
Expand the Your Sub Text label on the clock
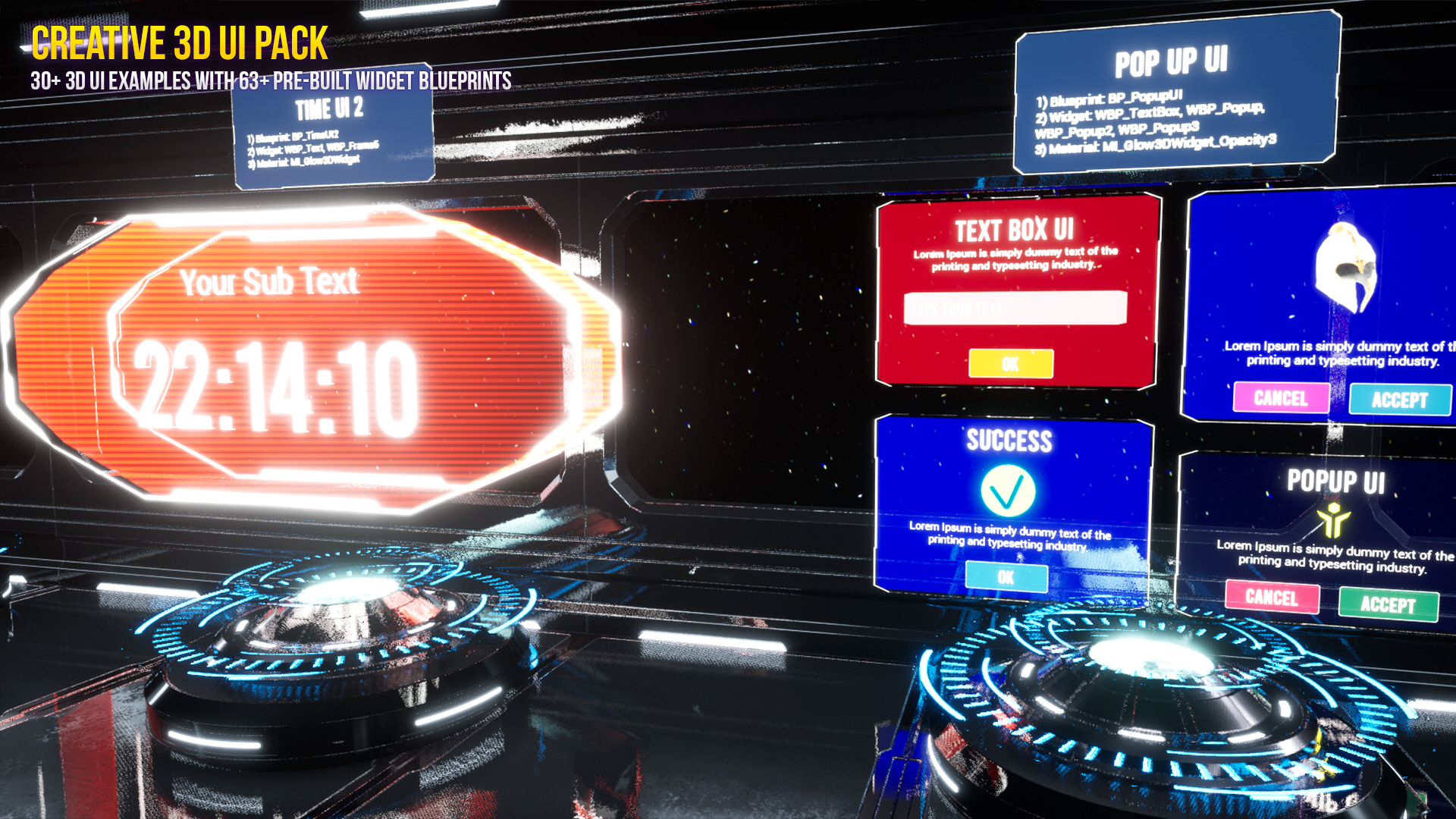tap(270, 283)
